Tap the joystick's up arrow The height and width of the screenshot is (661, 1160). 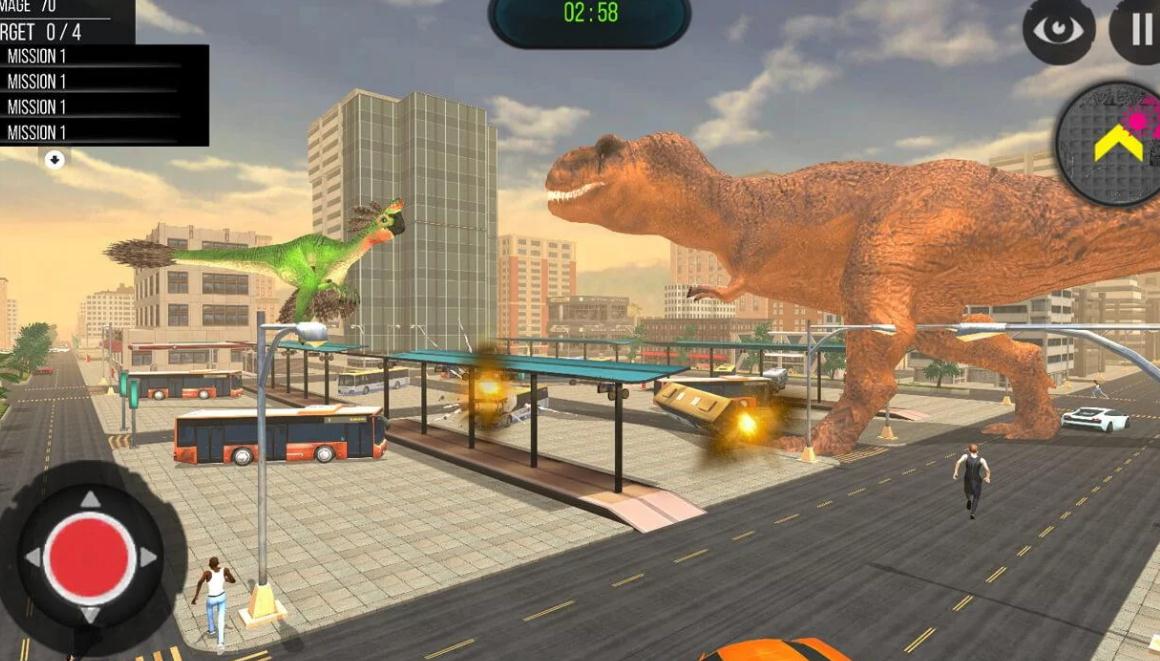[x=90, y=499]
